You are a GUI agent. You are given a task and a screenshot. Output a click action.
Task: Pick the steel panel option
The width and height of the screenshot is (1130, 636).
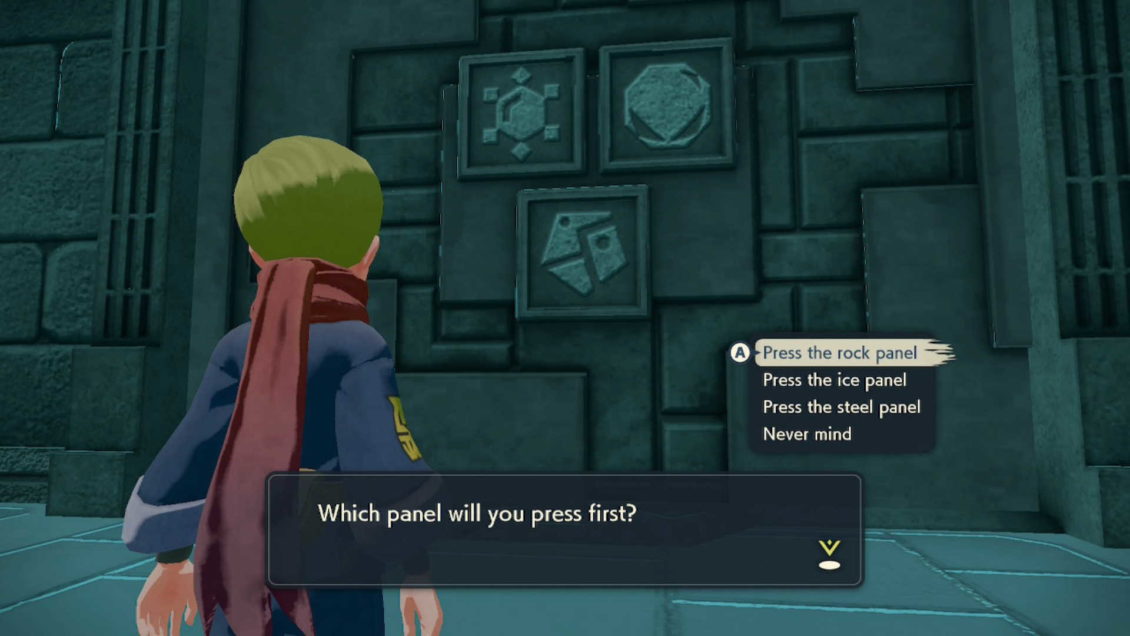coord(841,407)
